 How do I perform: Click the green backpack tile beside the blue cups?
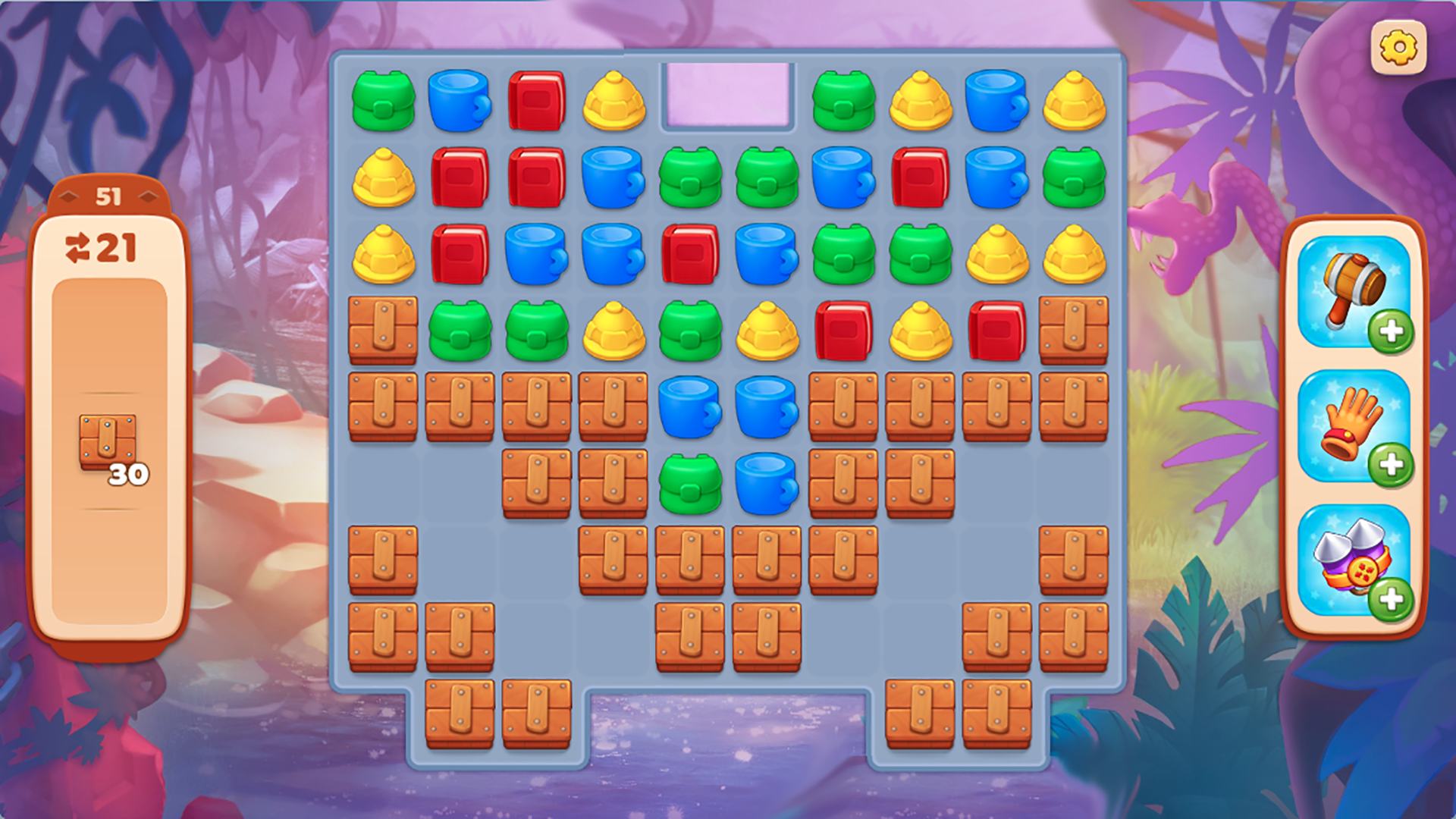[689, 480]
